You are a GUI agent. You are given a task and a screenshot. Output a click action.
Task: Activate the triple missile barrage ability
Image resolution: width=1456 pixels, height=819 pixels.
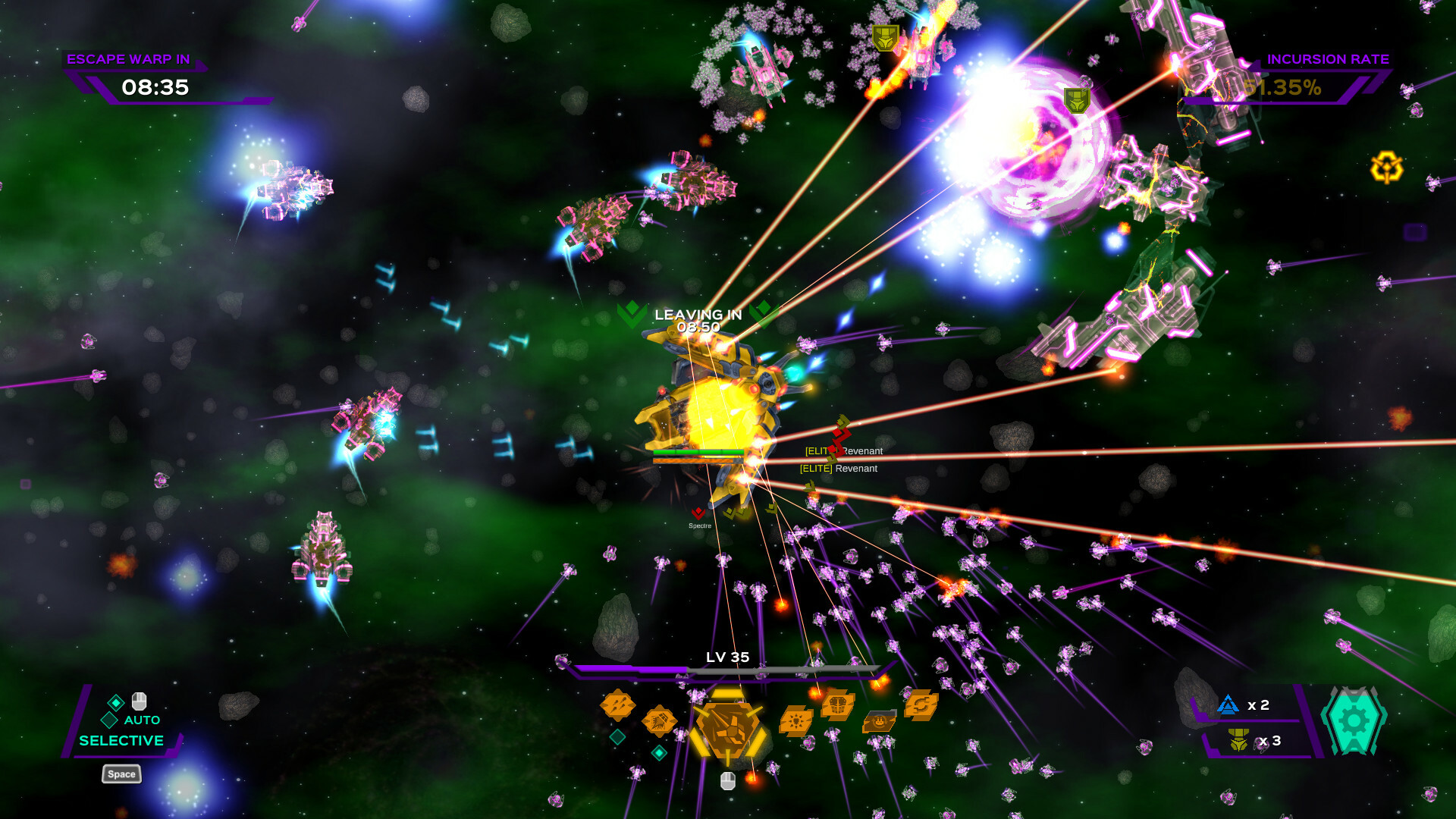pyautogui.click(x=617, y=707)
